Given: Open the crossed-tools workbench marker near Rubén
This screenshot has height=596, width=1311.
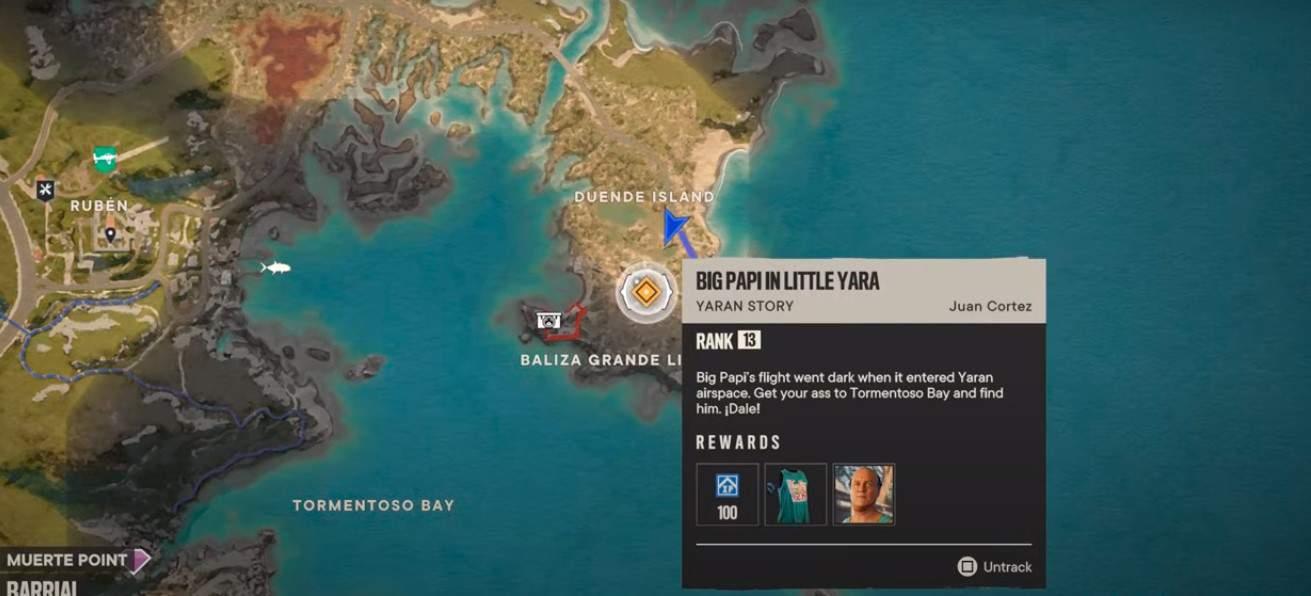Looking at the screenshot, I should pyautogui.click(x=45, y=189).
